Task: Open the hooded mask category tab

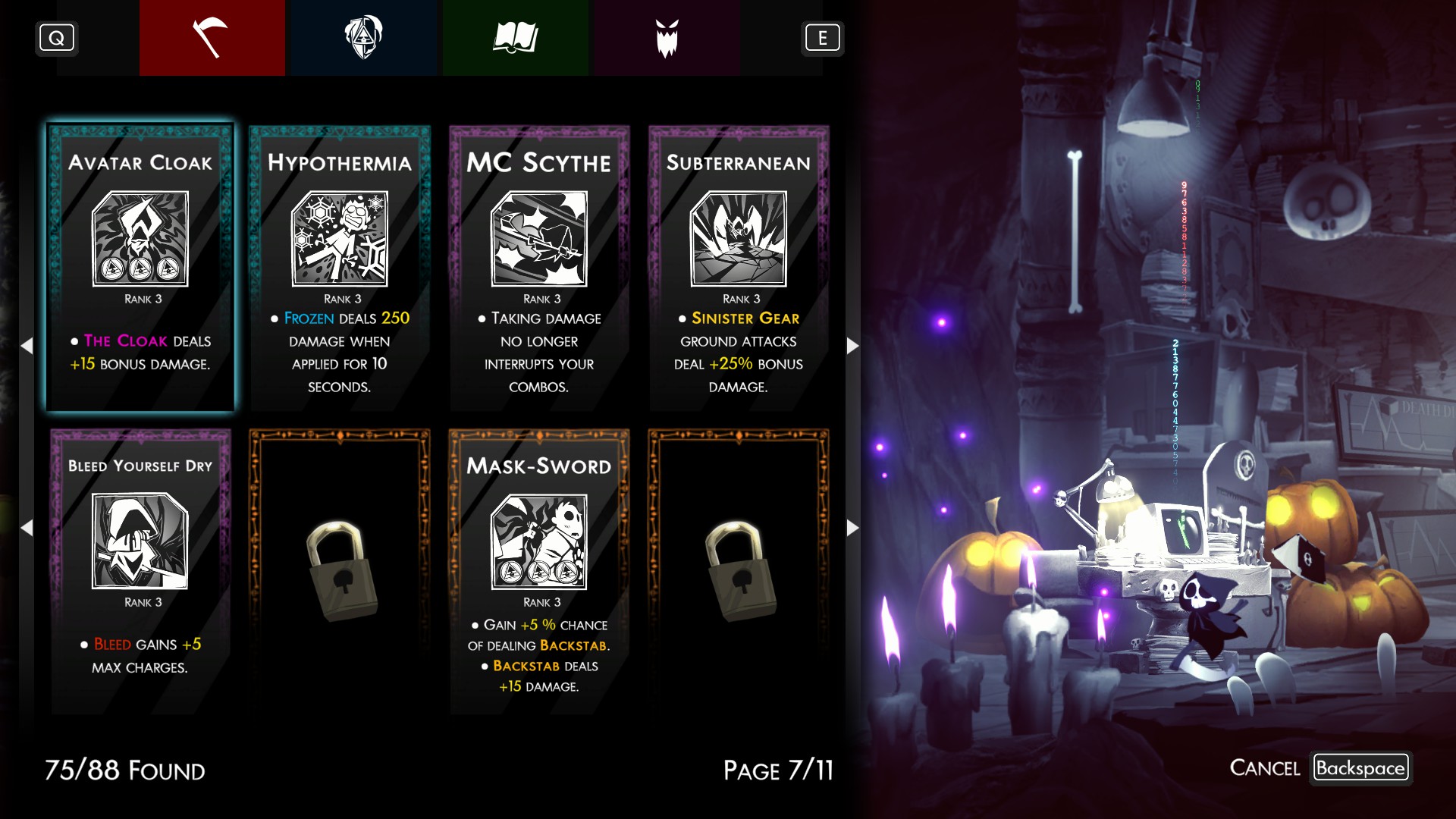Action: coord(363,38)
